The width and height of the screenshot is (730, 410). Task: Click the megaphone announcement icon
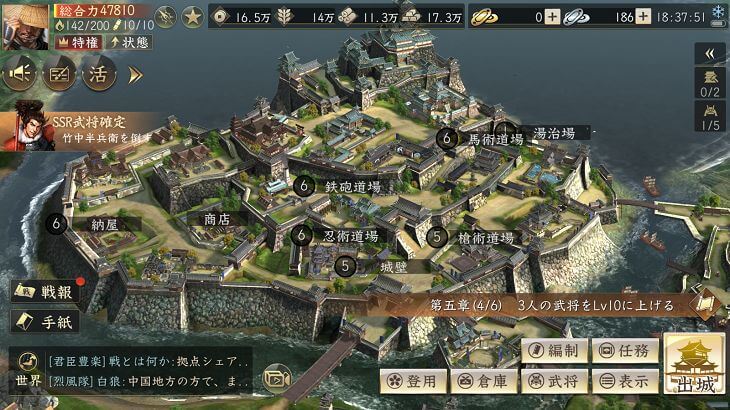21,73
